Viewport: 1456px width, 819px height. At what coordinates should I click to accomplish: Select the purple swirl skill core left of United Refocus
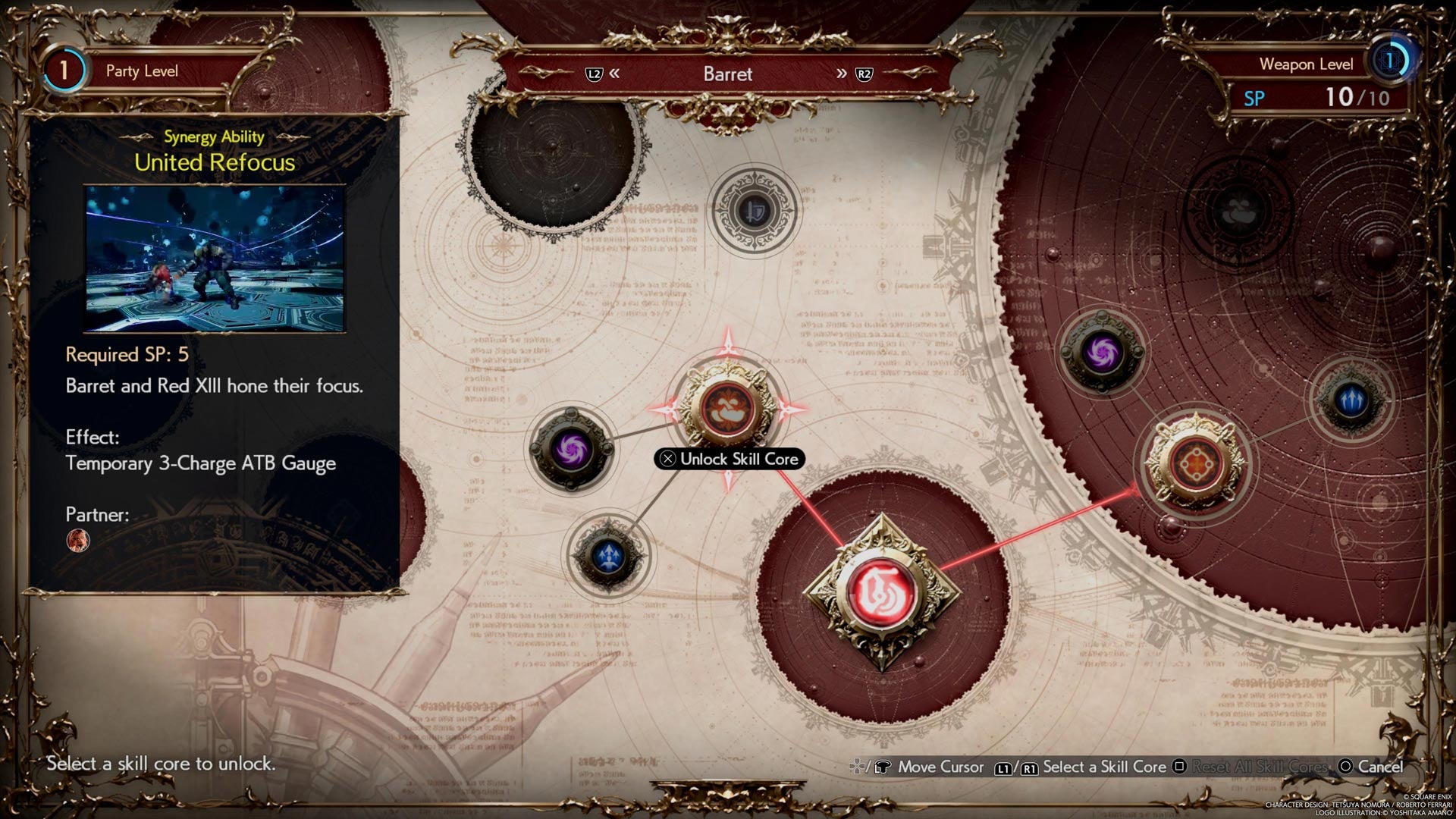pos(571,447)
